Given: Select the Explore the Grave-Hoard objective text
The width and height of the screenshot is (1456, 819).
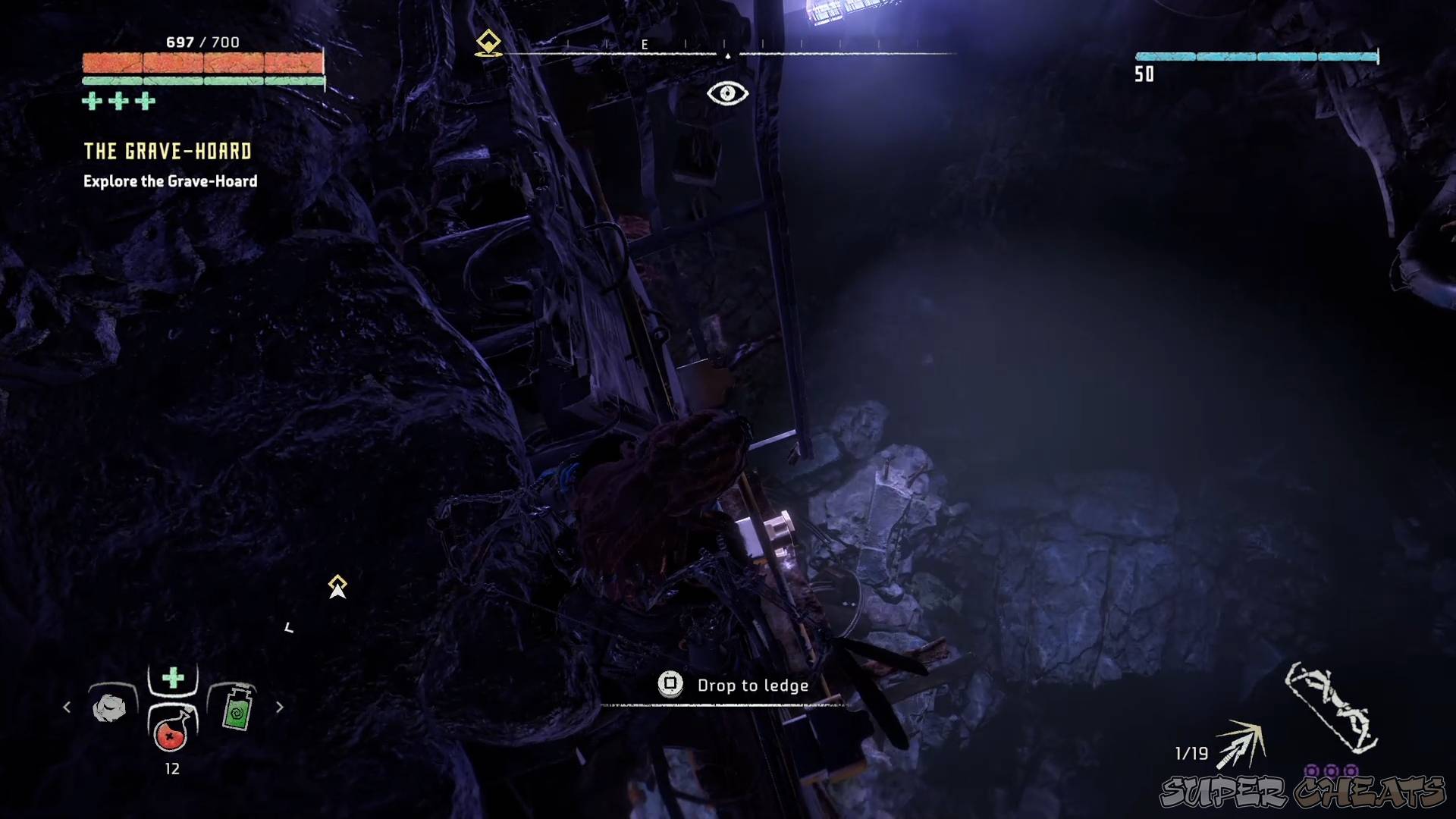Looking at the screenshot, I should 168,181.
